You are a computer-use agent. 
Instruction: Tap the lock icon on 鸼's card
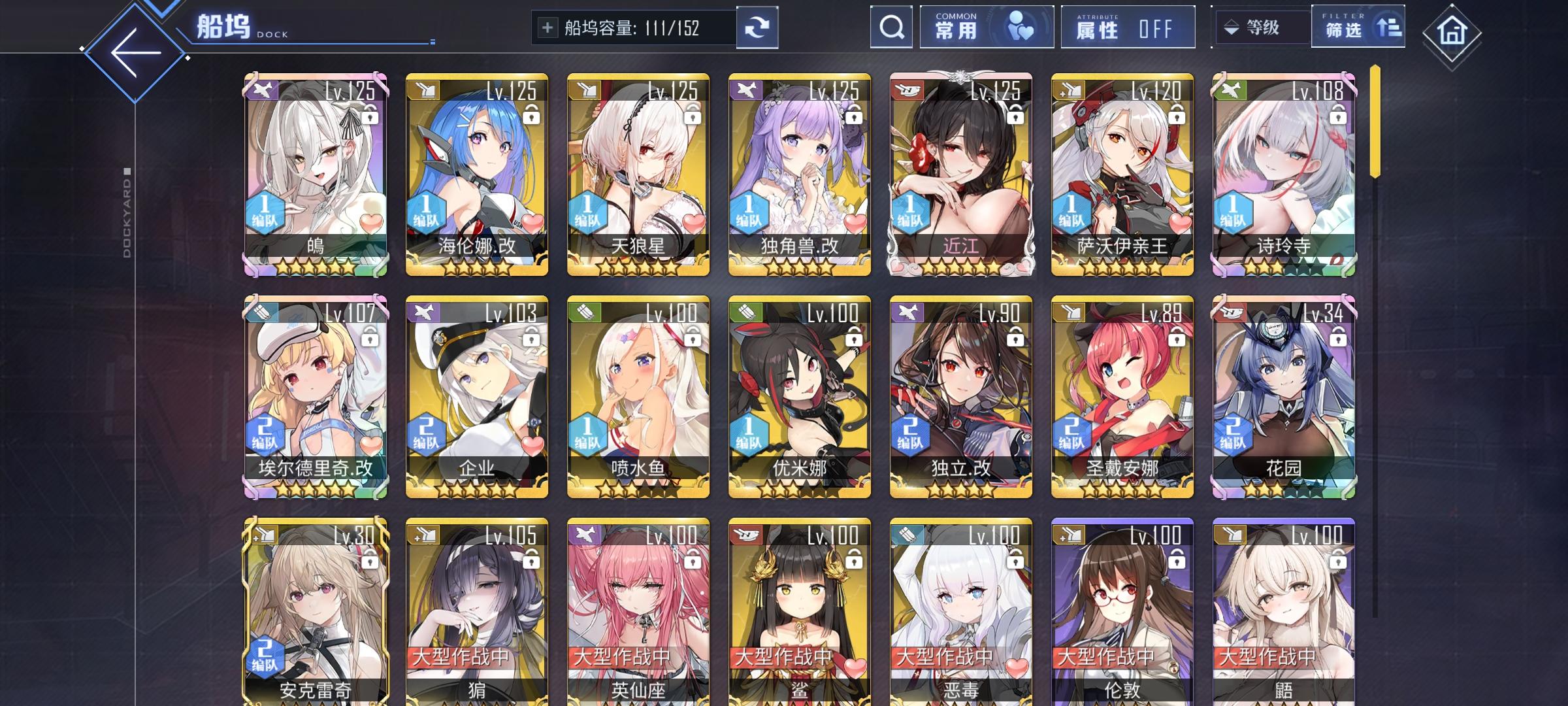369,115
